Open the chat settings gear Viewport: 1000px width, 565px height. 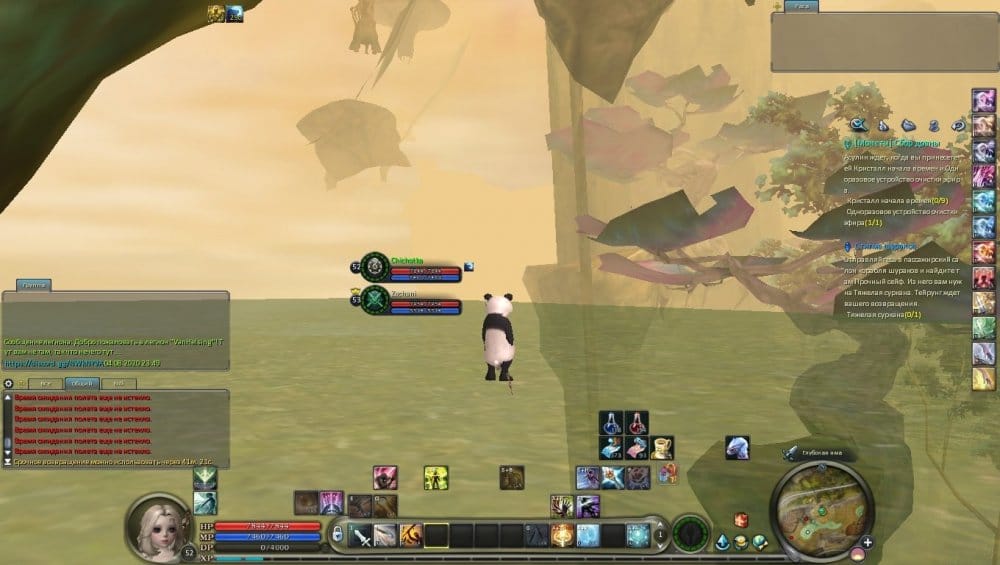coord(9,383)
